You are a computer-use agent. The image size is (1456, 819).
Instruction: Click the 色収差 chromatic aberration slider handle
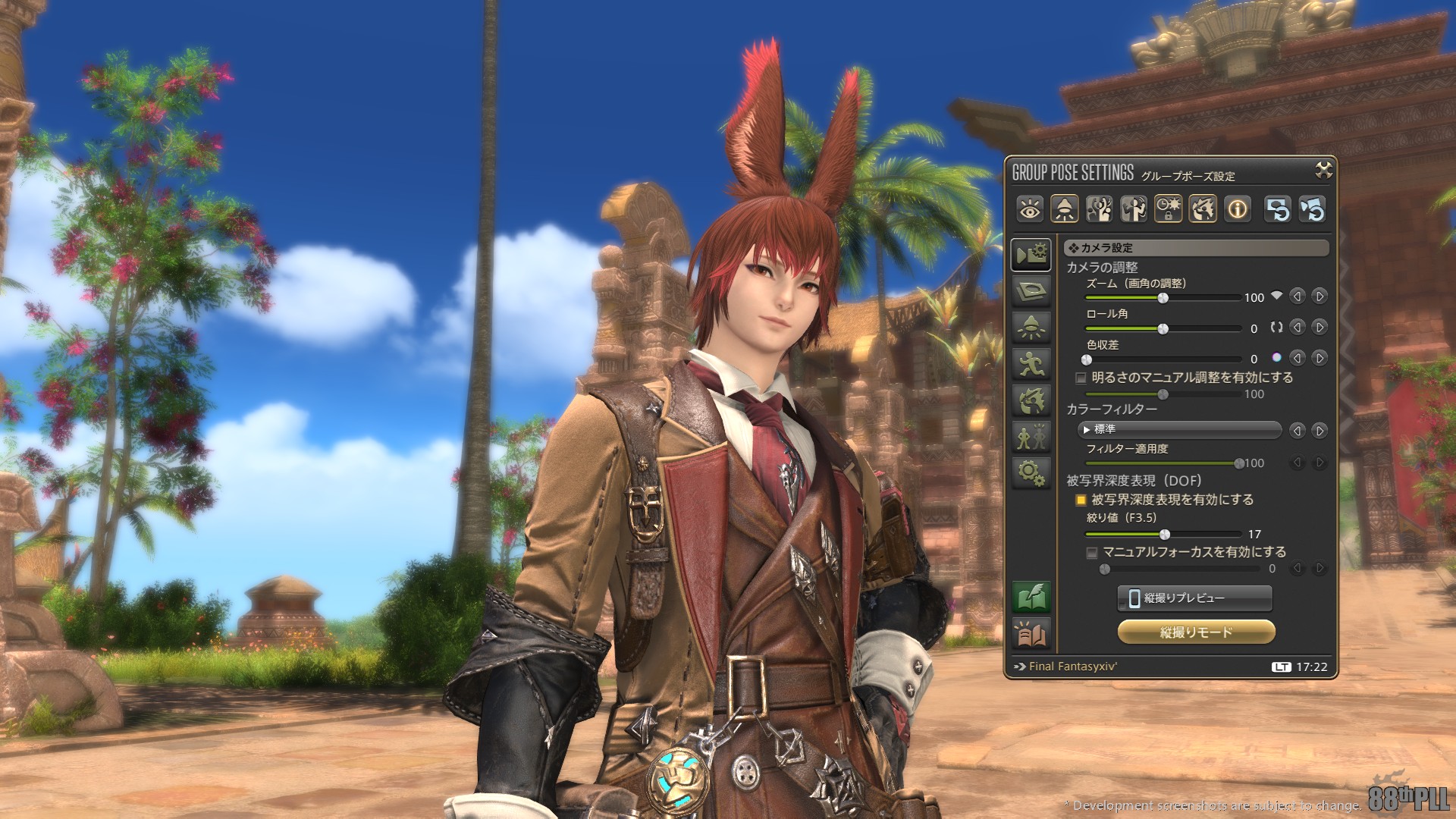pyautogui.click(x=1087, y=359)
